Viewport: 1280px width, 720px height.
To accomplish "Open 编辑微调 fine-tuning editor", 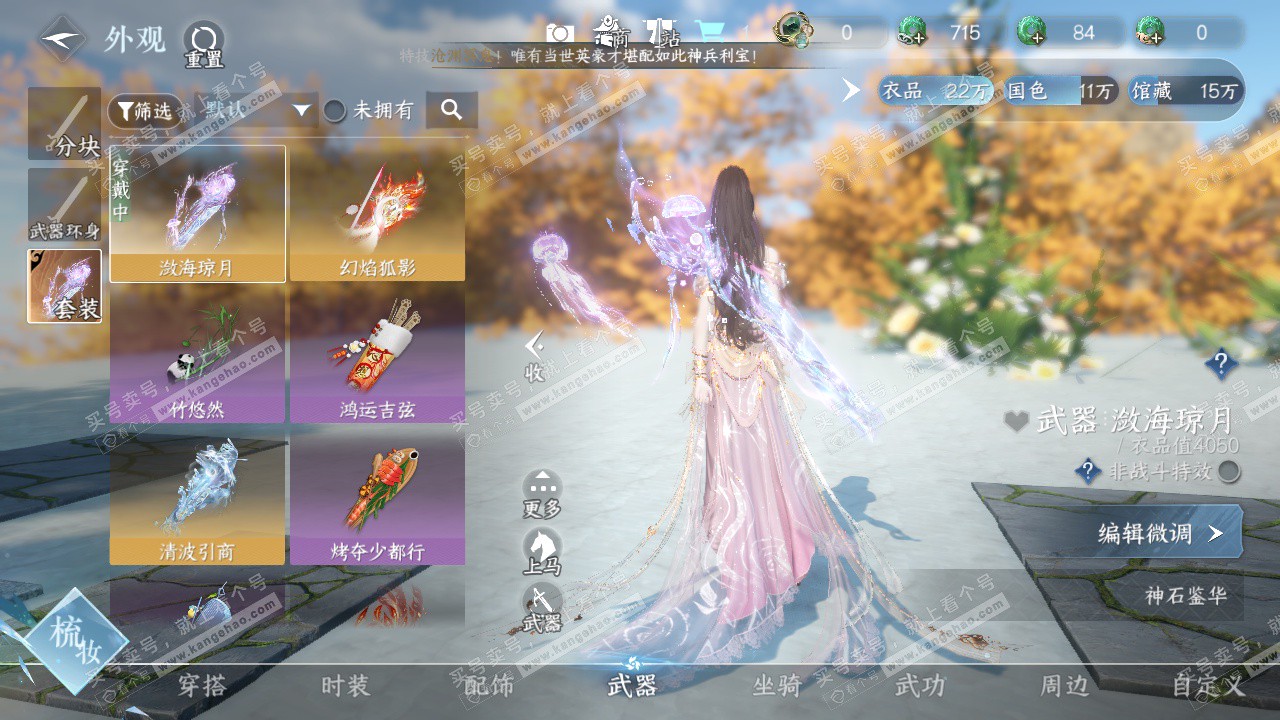I will click(x=1160, y=533).
